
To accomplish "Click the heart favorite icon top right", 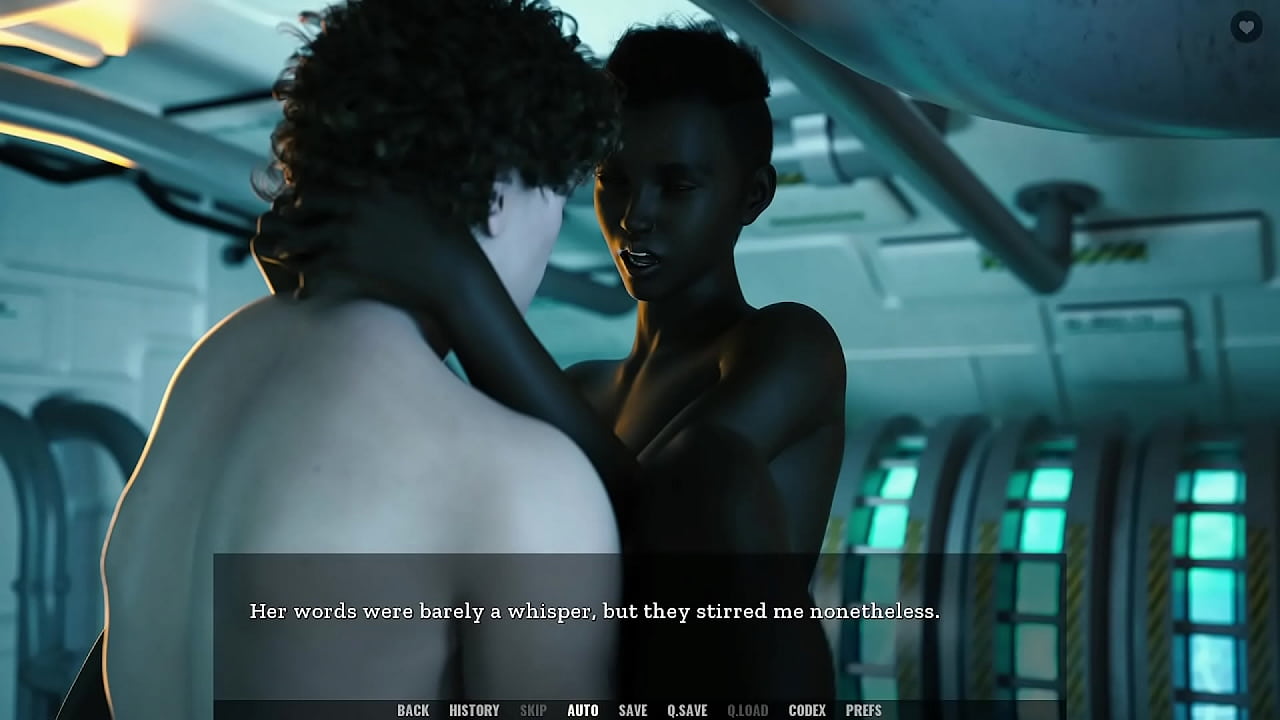I will click(x=1246, y=27).
